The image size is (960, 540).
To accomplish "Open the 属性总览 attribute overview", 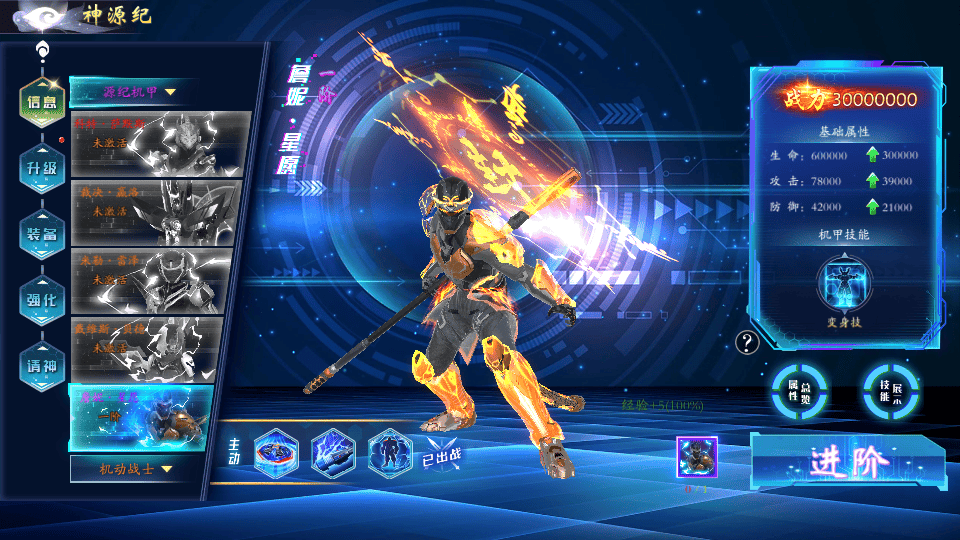I will [798, 390].
